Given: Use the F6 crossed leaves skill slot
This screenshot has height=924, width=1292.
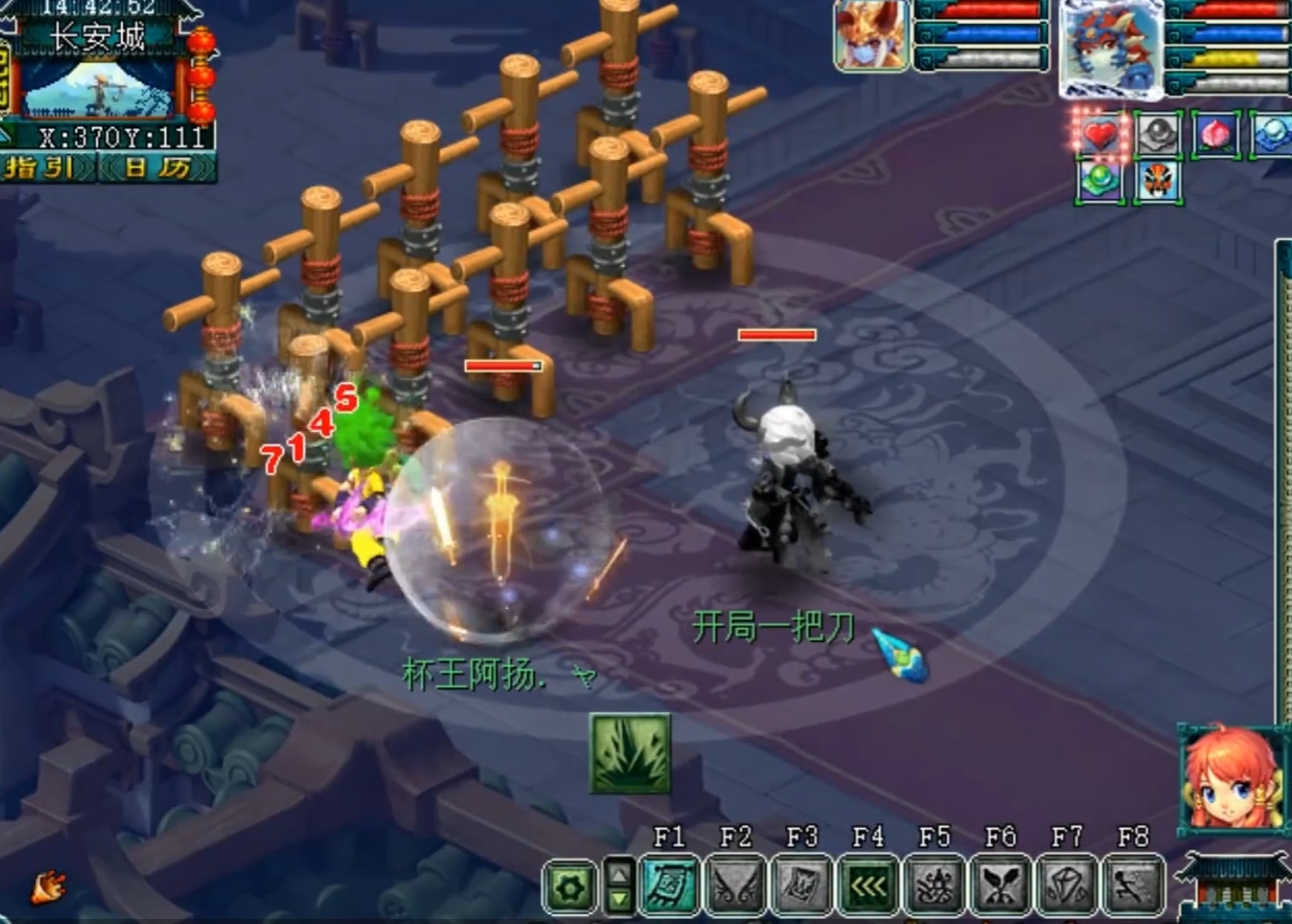Looking at the screenshot, I should [1001, 885].
